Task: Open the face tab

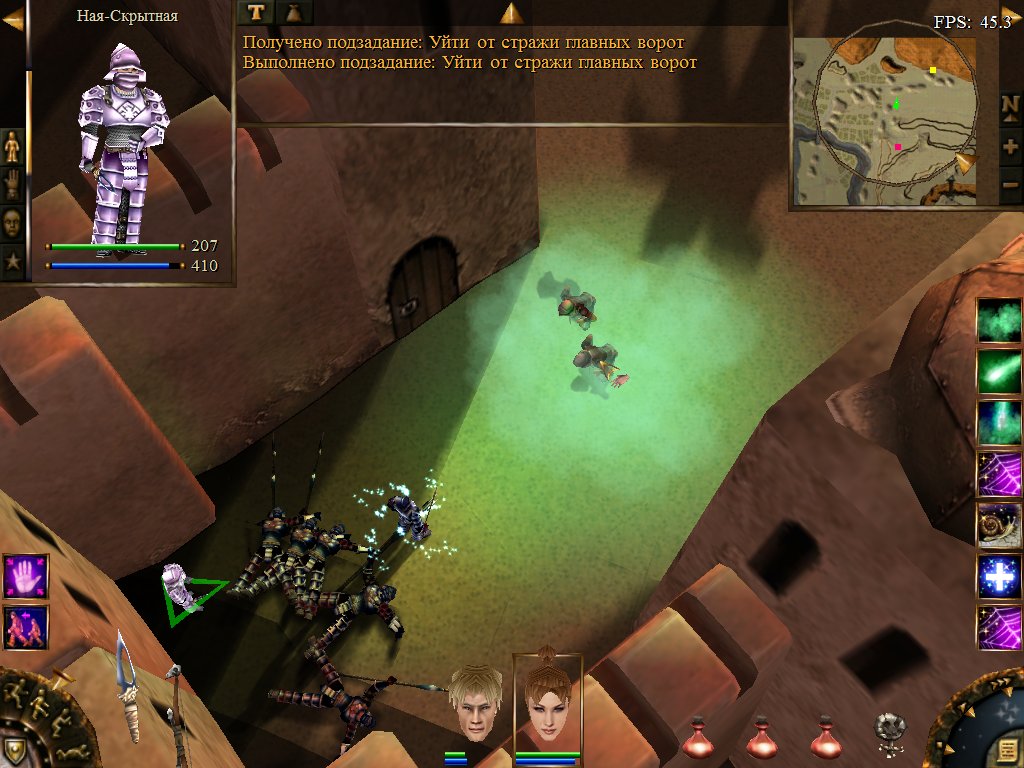Action: pyautogui.click(x=12, y=223)
